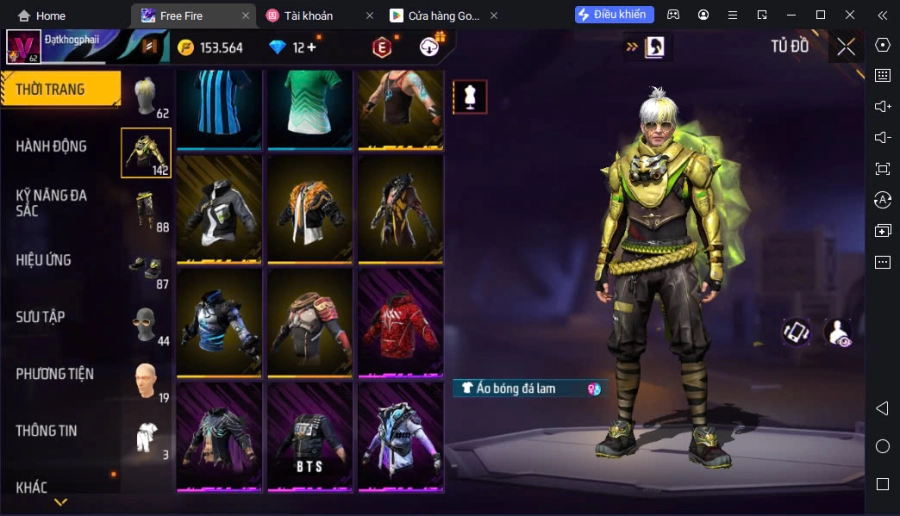Viewport: 900px width, 516px height.
Task: Select the hair subcategory with 62 items
Action: tap(147, 97)
